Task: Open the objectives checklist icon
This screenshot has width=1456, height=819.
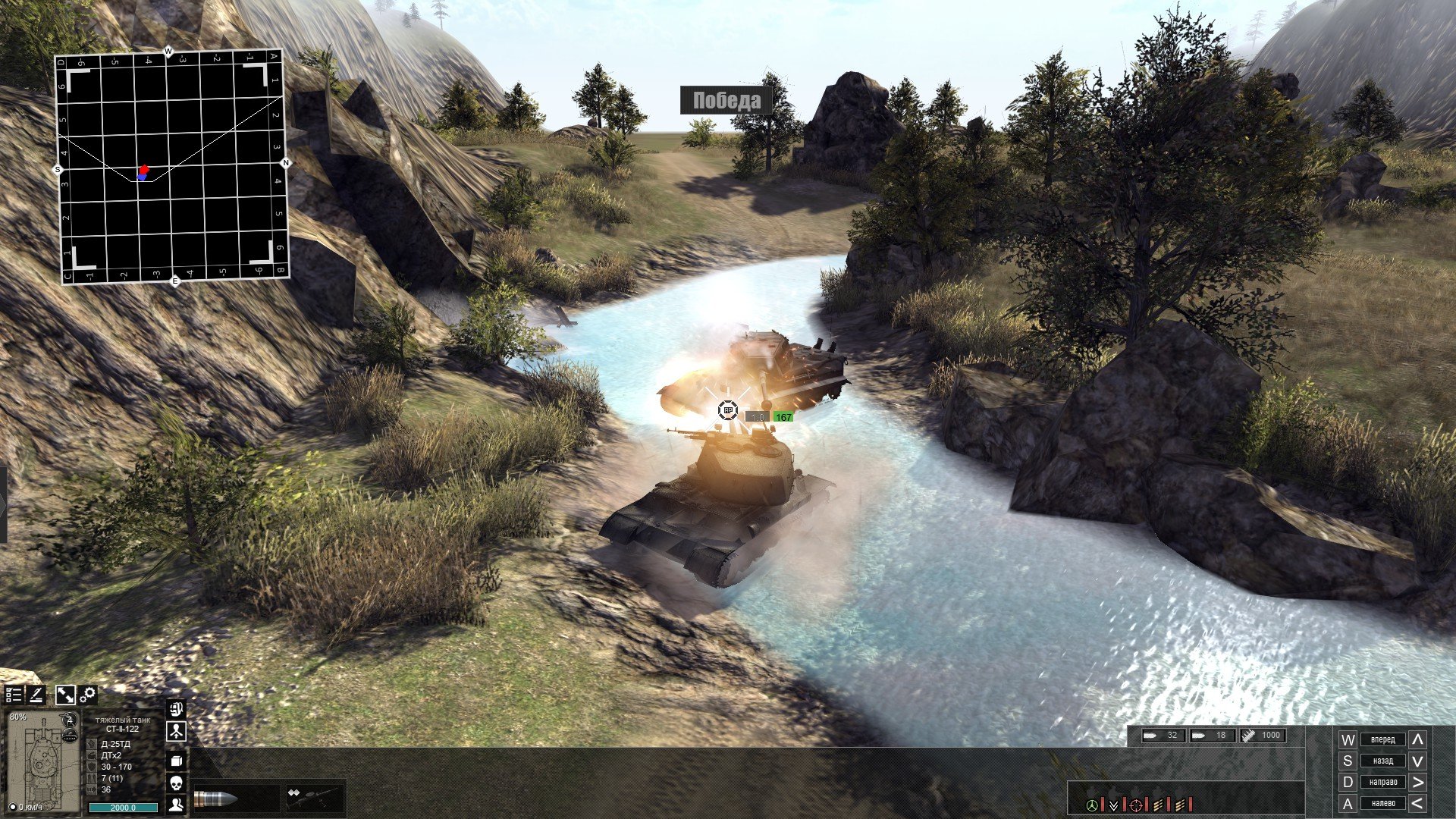Action: 14,695
